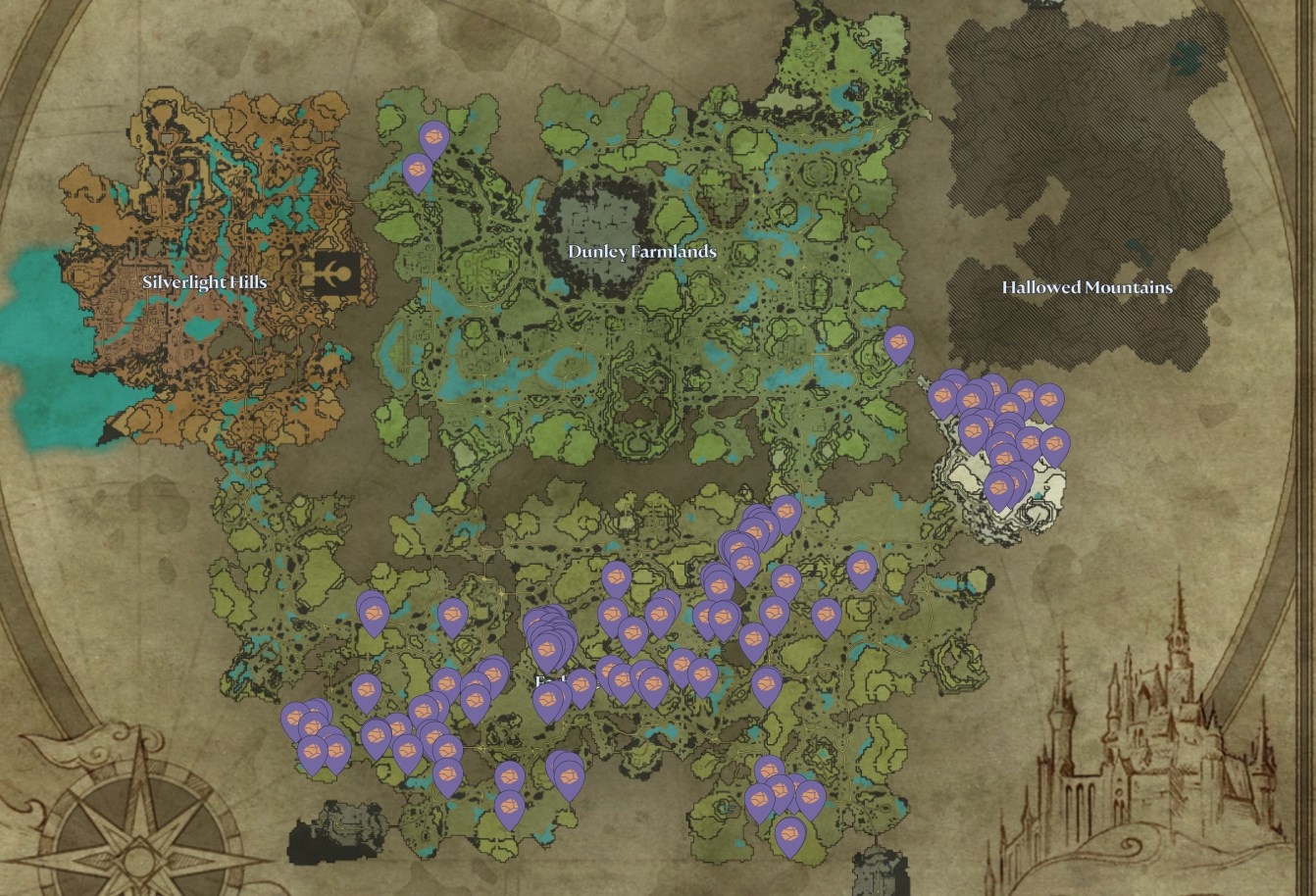Viewport: 1316px width, 896px height.
Task: Click the Silverlight Hills region label
Action: click(x=206, y=282)
